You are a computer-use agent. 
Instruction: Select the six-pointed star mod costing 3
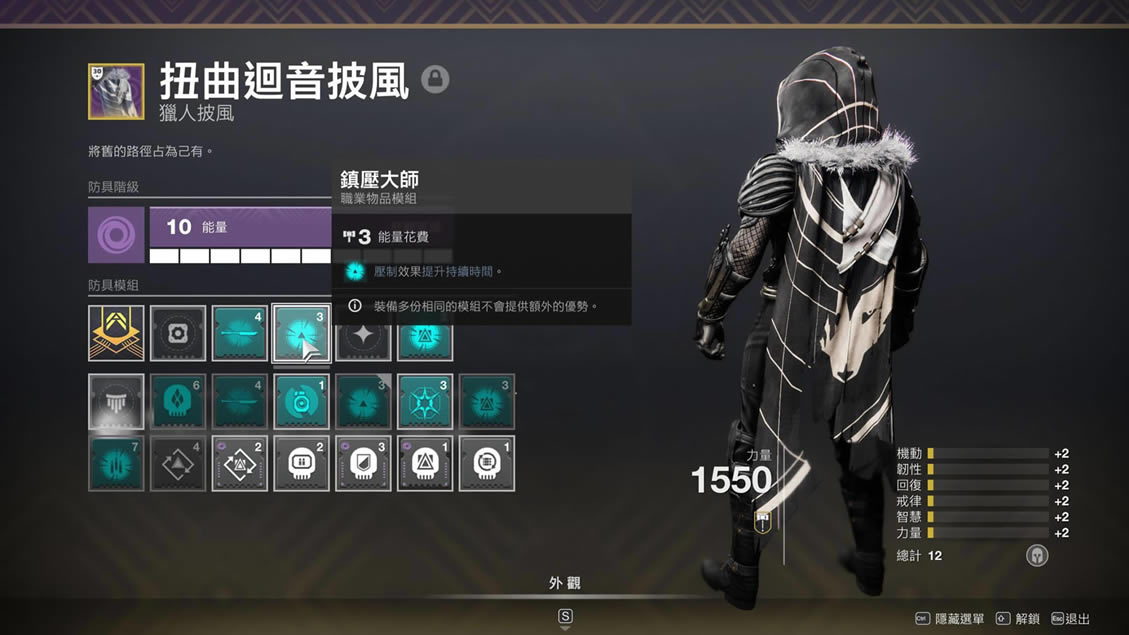point(425,401)
